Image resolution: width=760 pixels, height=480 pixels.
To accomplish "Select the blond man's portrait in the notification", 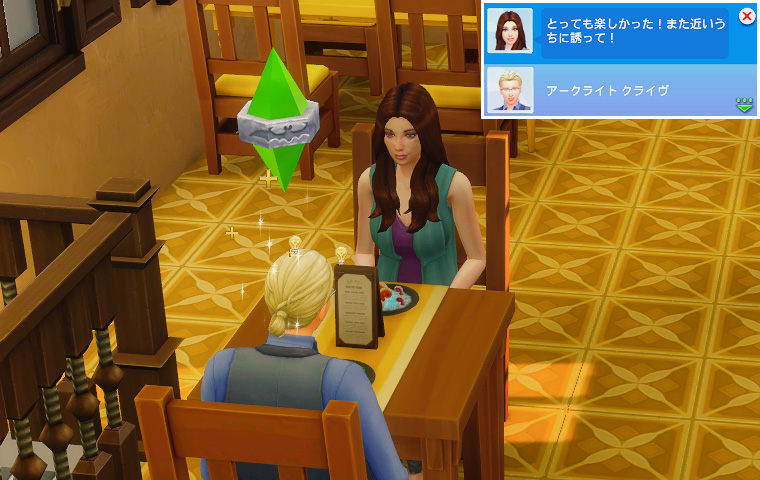I will 509,90.
